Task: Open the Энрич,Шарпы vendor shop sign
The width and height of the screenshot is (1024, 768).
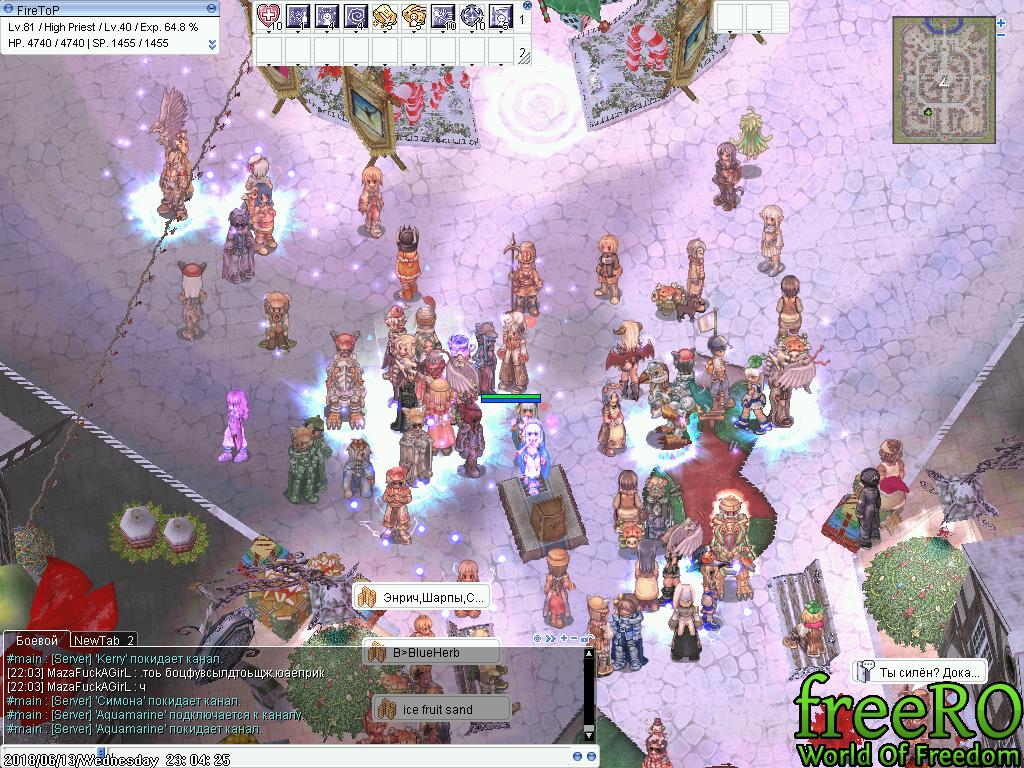Action: 422,597
